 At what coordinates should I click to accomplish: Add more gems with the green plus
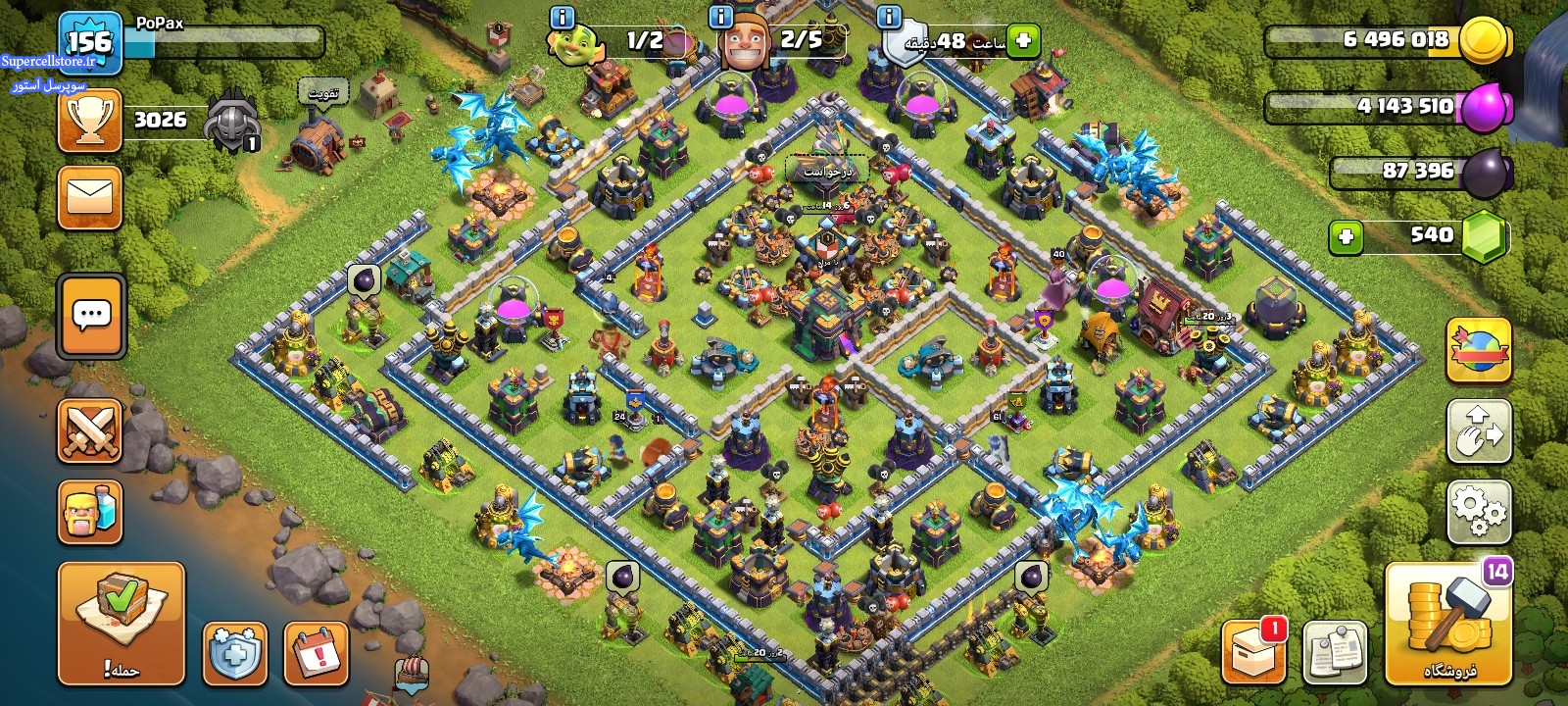point(1346,236)
